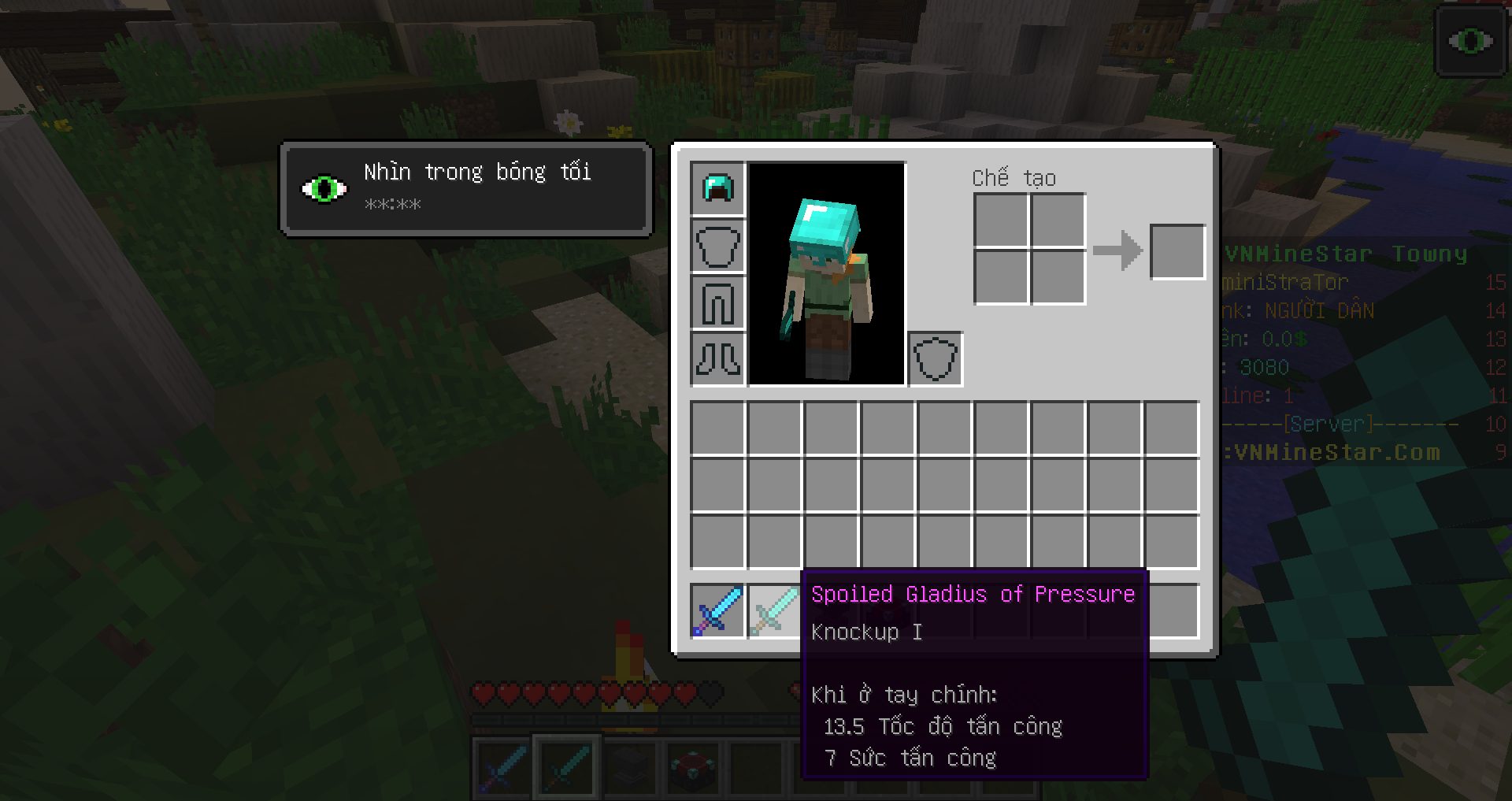This screenshot has width=1512, height=801.
Task: Click the crafting output slot
Action: click(1177, 252)
